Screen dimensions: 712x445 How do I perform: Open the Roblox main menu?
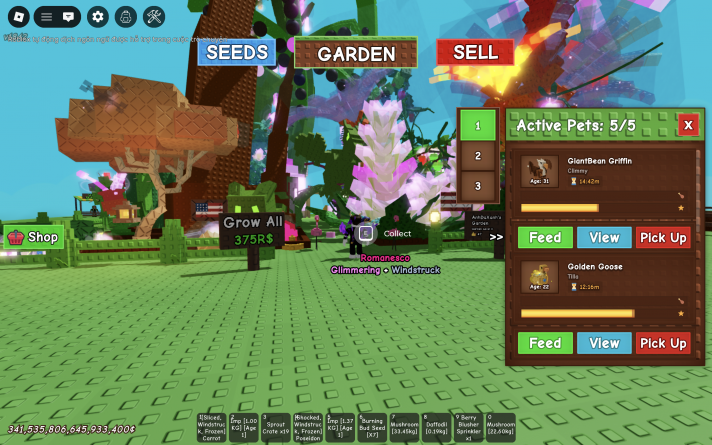(16, 16)
